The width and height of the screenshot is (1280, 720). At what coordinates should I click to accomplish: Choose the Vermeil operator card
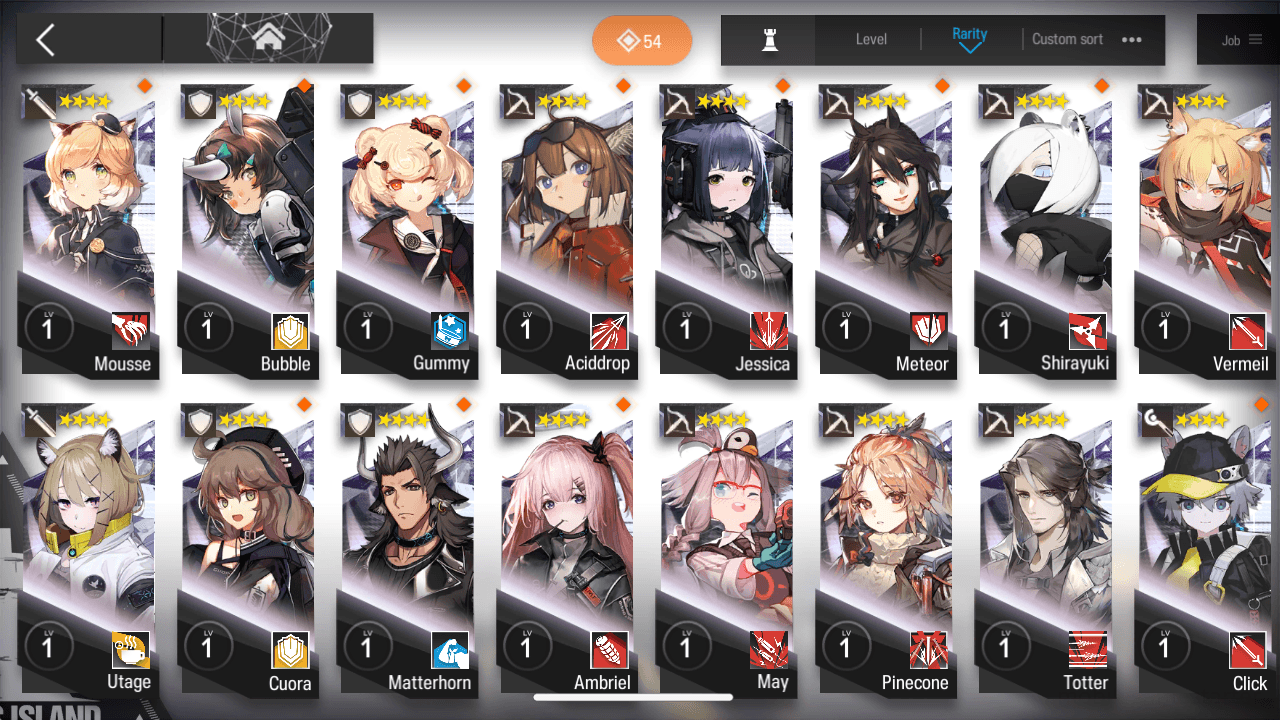(1205, 230)
